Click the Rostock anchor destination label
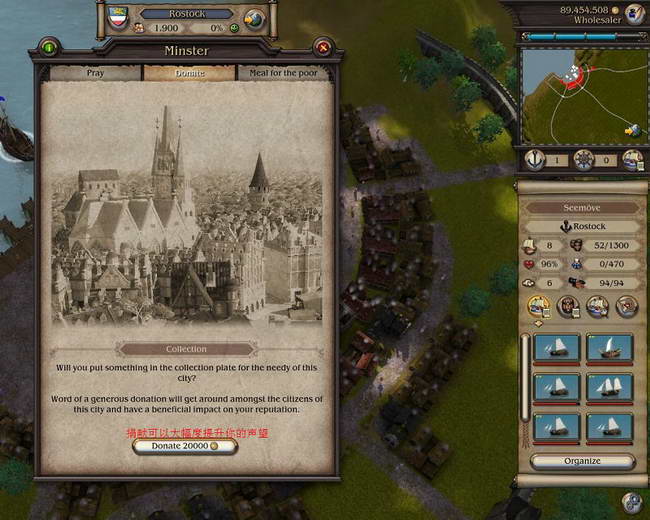The height and width of the screenshot is (520, 650). pyautogui.click(x=582, y=226)
